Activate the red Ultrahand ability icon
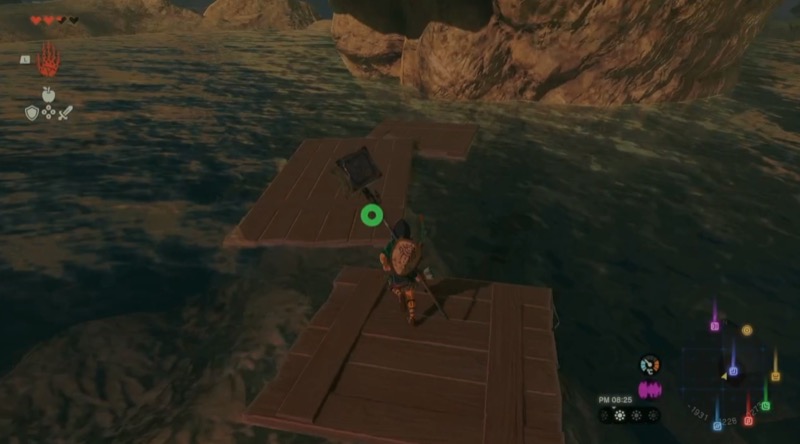800x444 pixels. 48,61
